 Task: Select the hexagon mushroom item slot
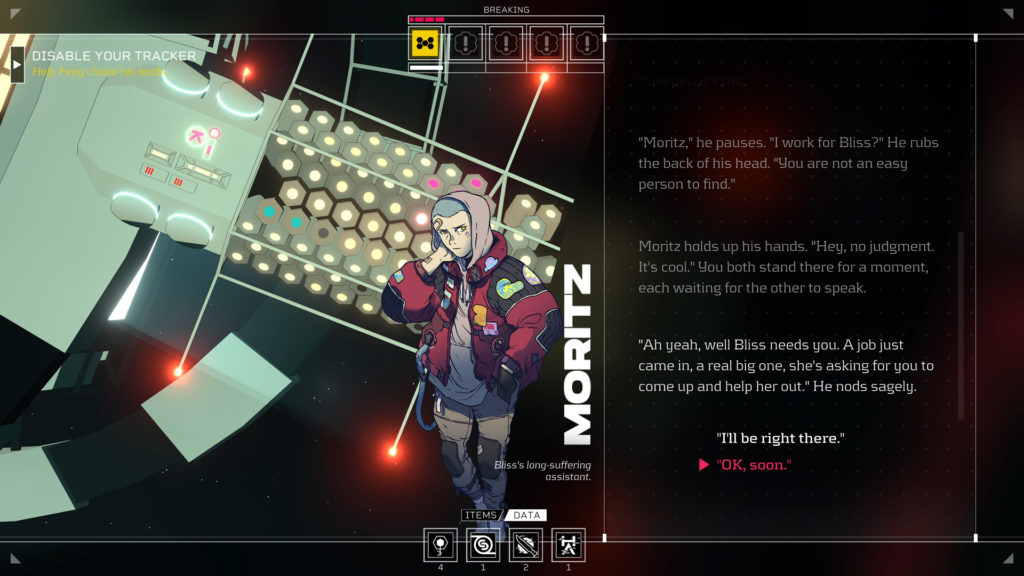pos(441,546)
